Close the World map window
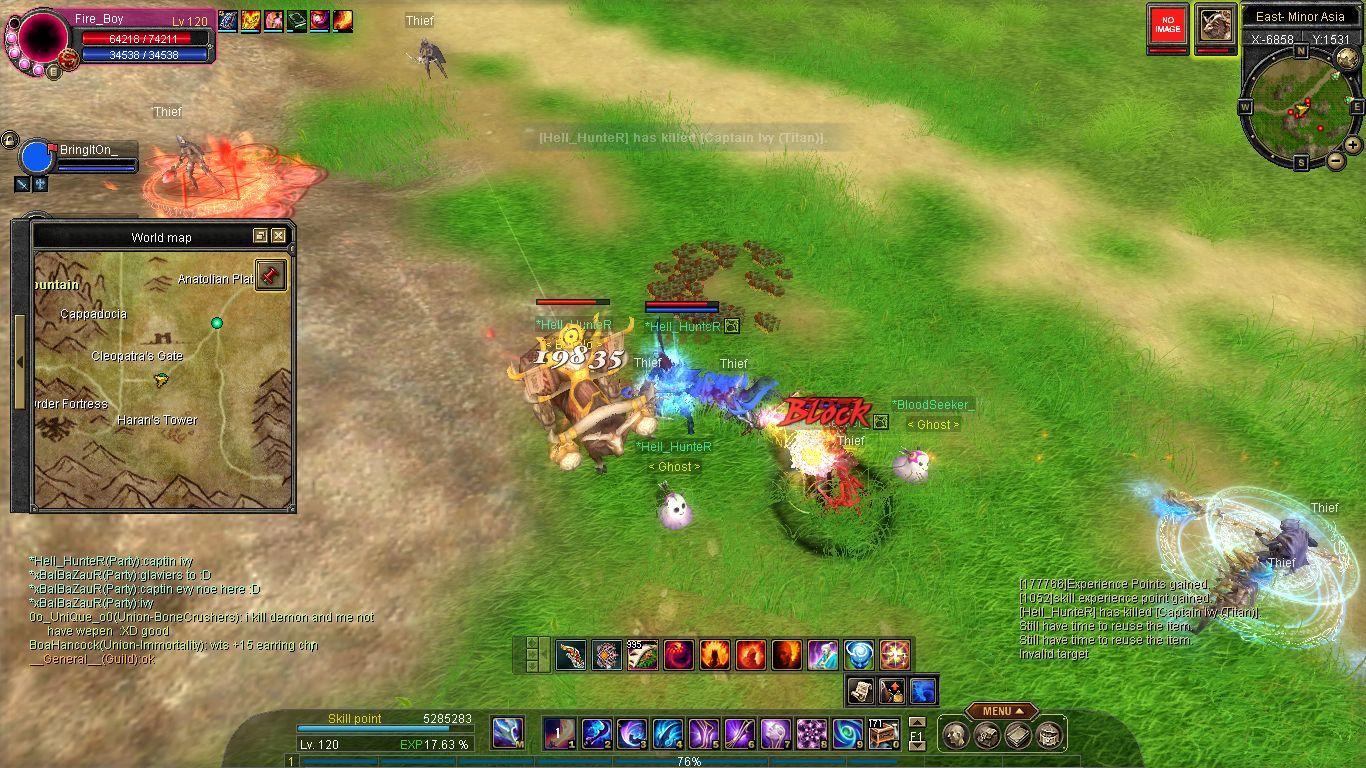 278,236
